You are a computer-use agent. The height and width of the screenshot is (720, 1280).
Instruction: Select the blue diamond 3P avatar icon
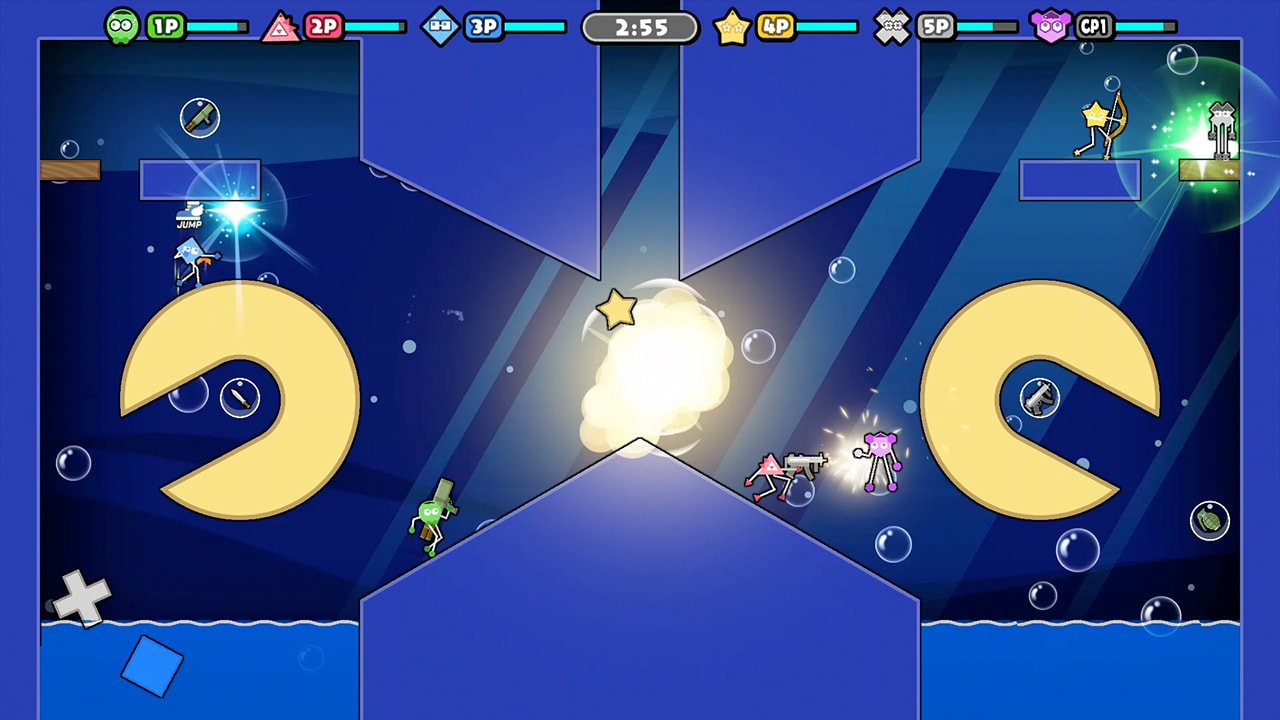(440, 25)
